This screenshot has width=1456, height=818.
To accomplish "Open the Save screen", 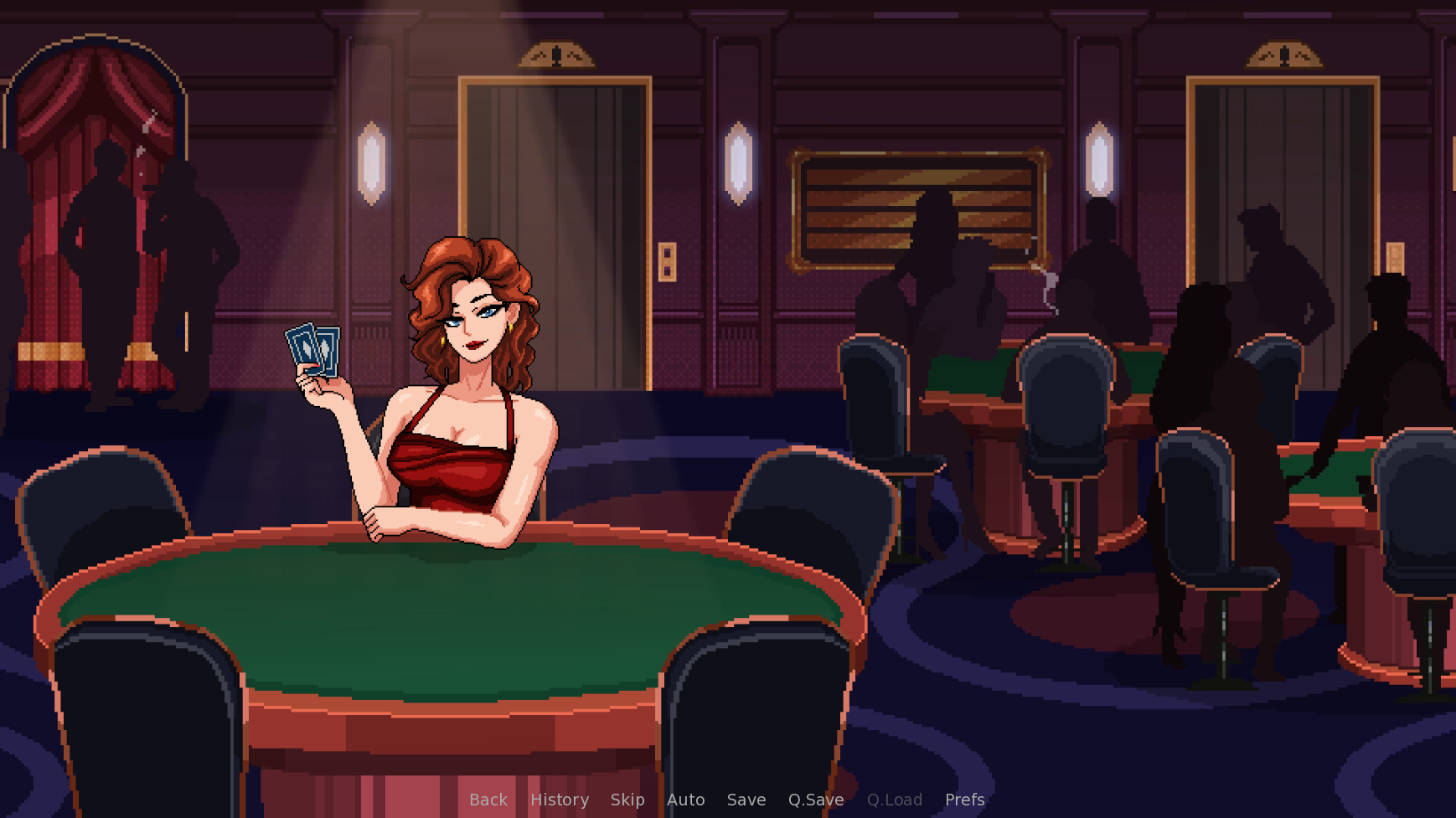I will click(x=746, y=800).
